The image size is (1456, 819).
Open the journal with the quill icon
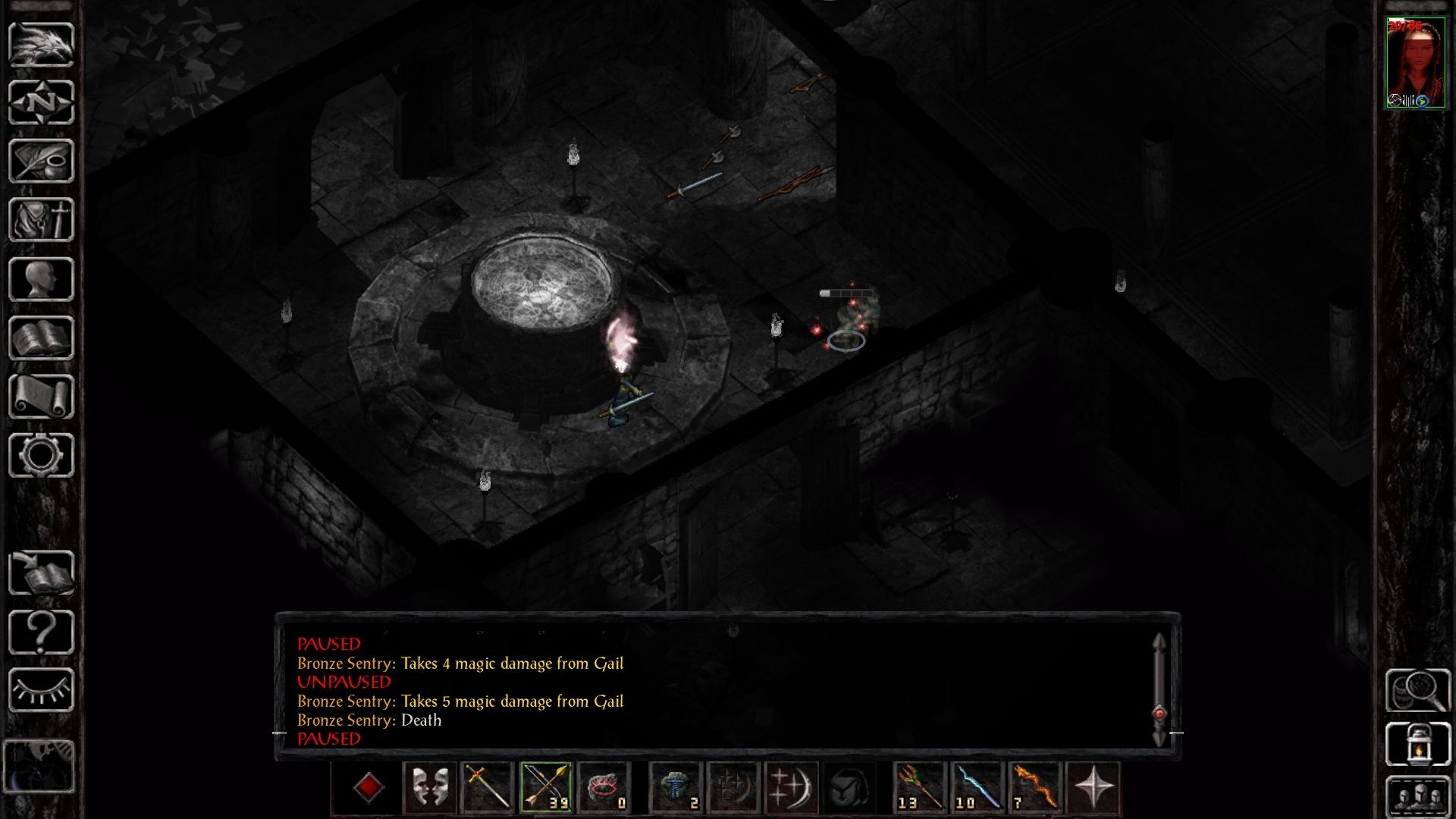click(41, 161)
